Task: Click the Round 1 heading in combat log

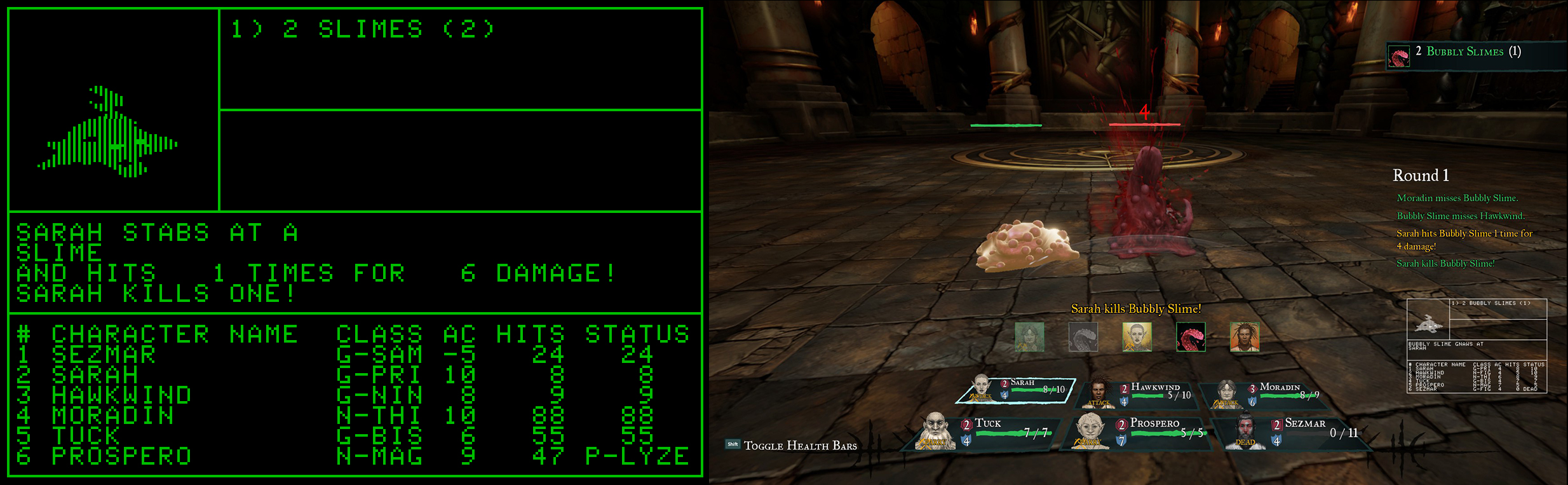Action: coord(1421,175)
